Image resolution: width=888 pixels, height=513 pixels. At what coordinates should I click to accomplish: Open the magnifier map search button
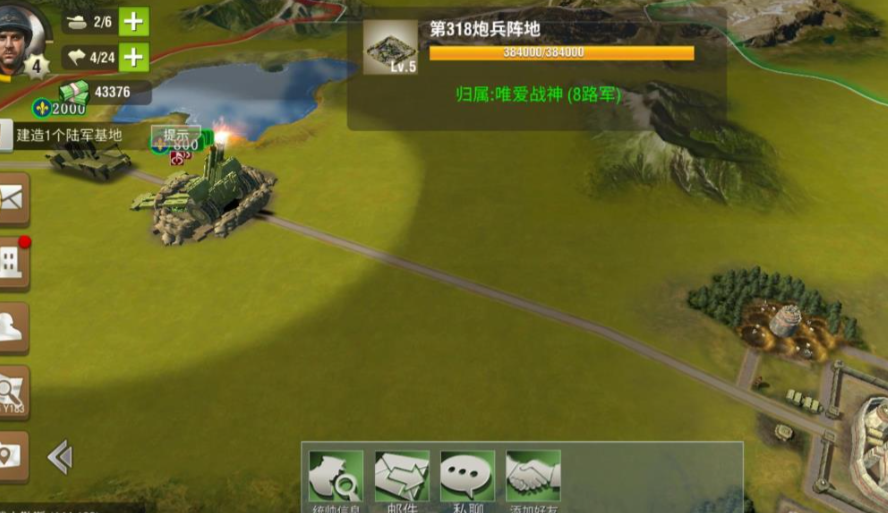pos(12,391)
